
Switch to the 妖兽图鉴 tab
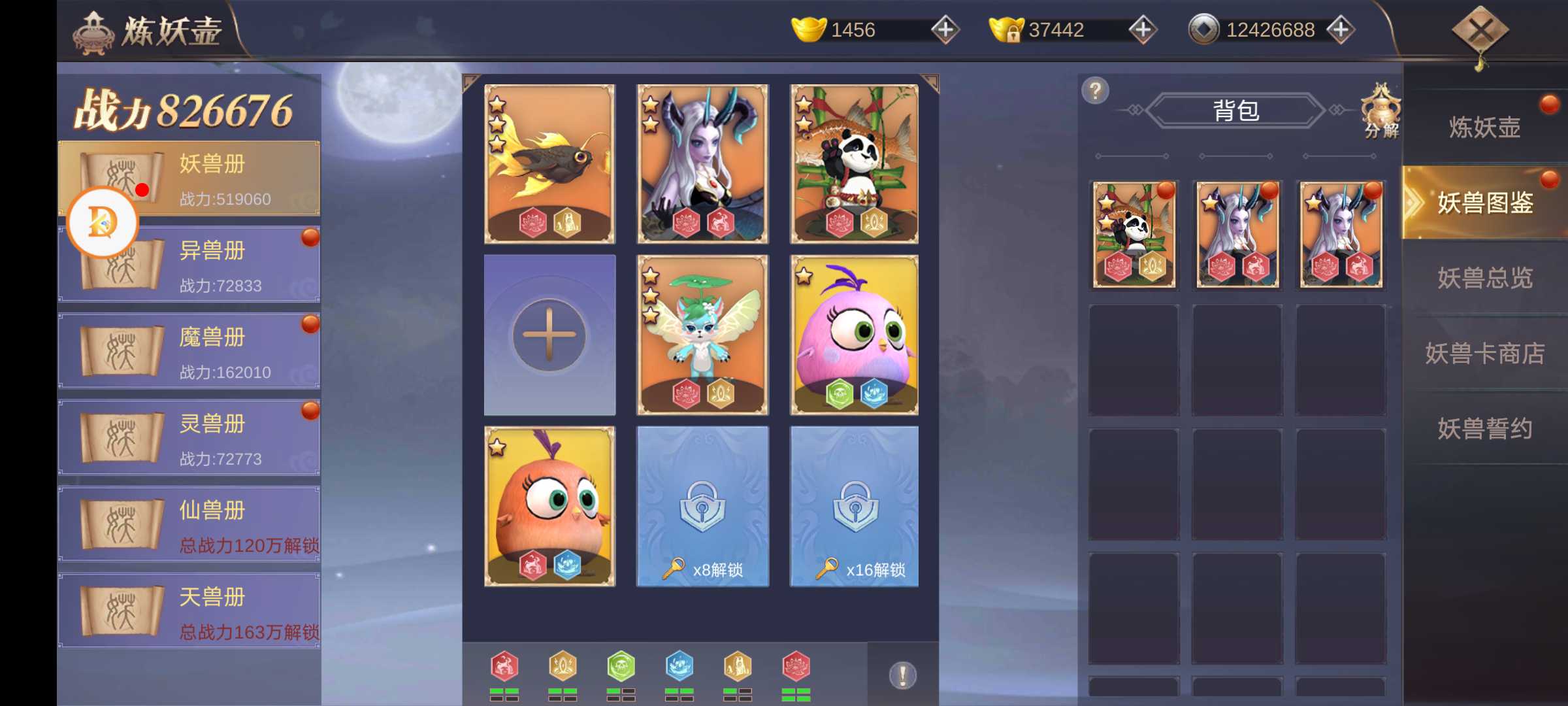1484,203
